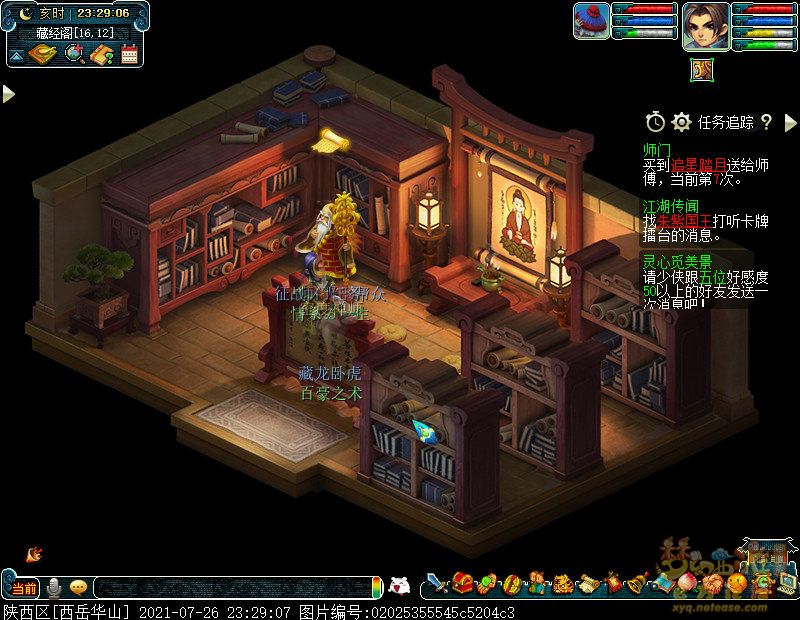Open quest tracker settings gear
The width and height of the screenshot is (800, 620).
[682, 122]
